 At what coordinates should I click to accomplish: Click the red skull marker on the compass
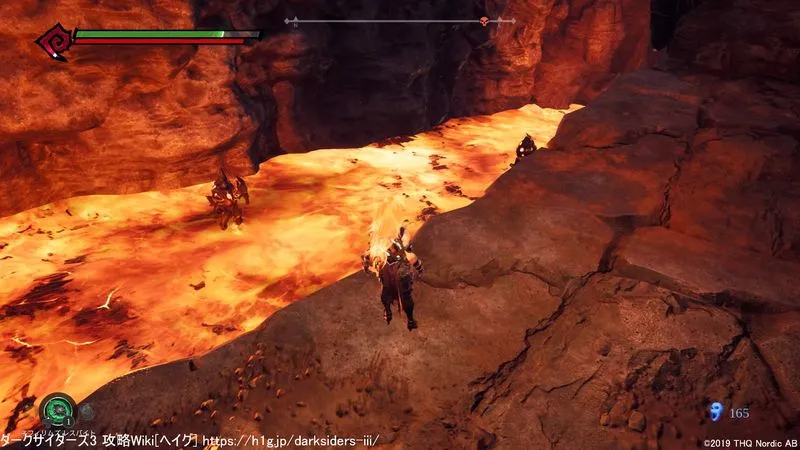pyautogui.click(x=485, y=21)
